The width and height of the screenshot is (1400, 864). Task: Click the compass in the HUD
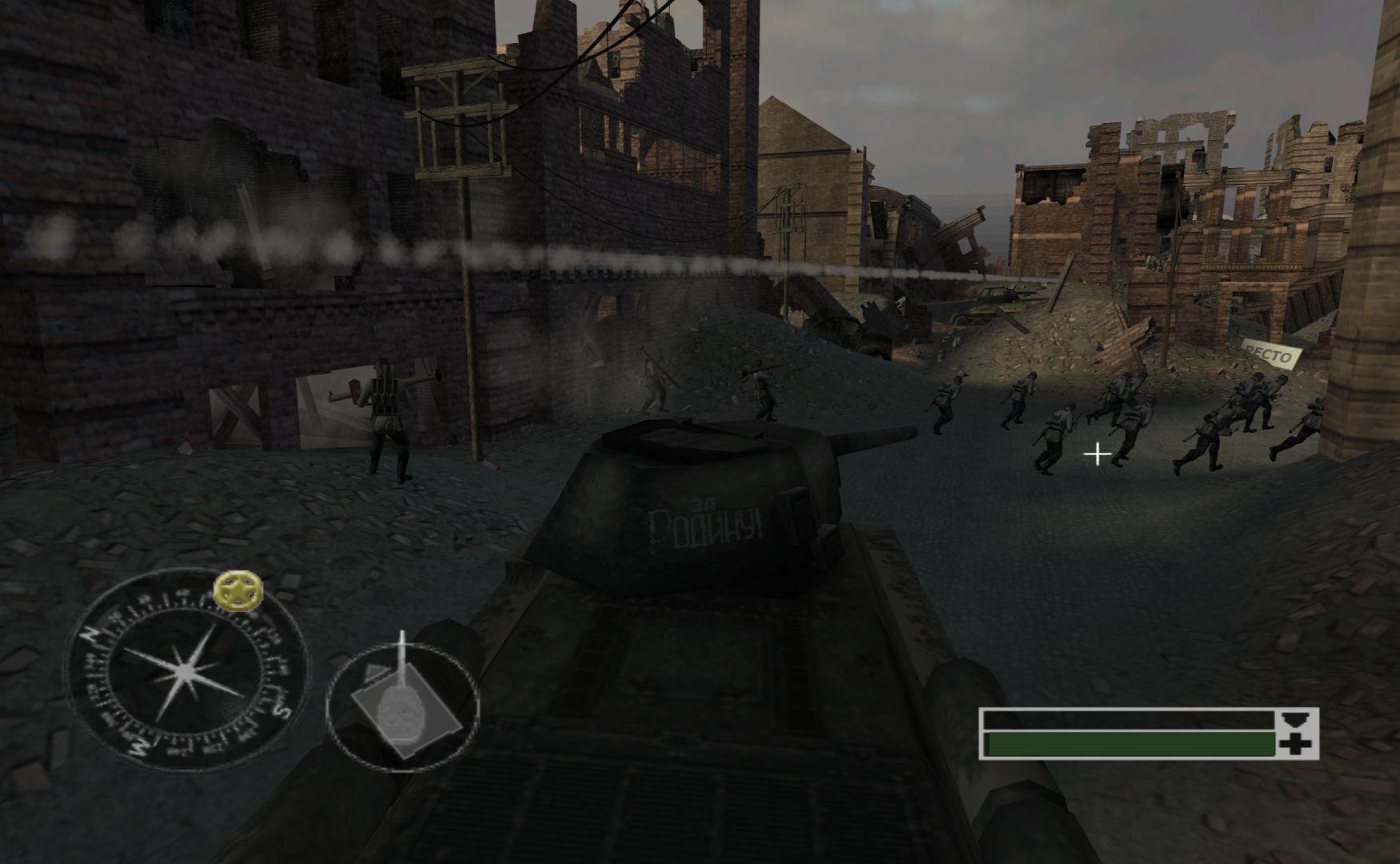[x=186, y=670]
